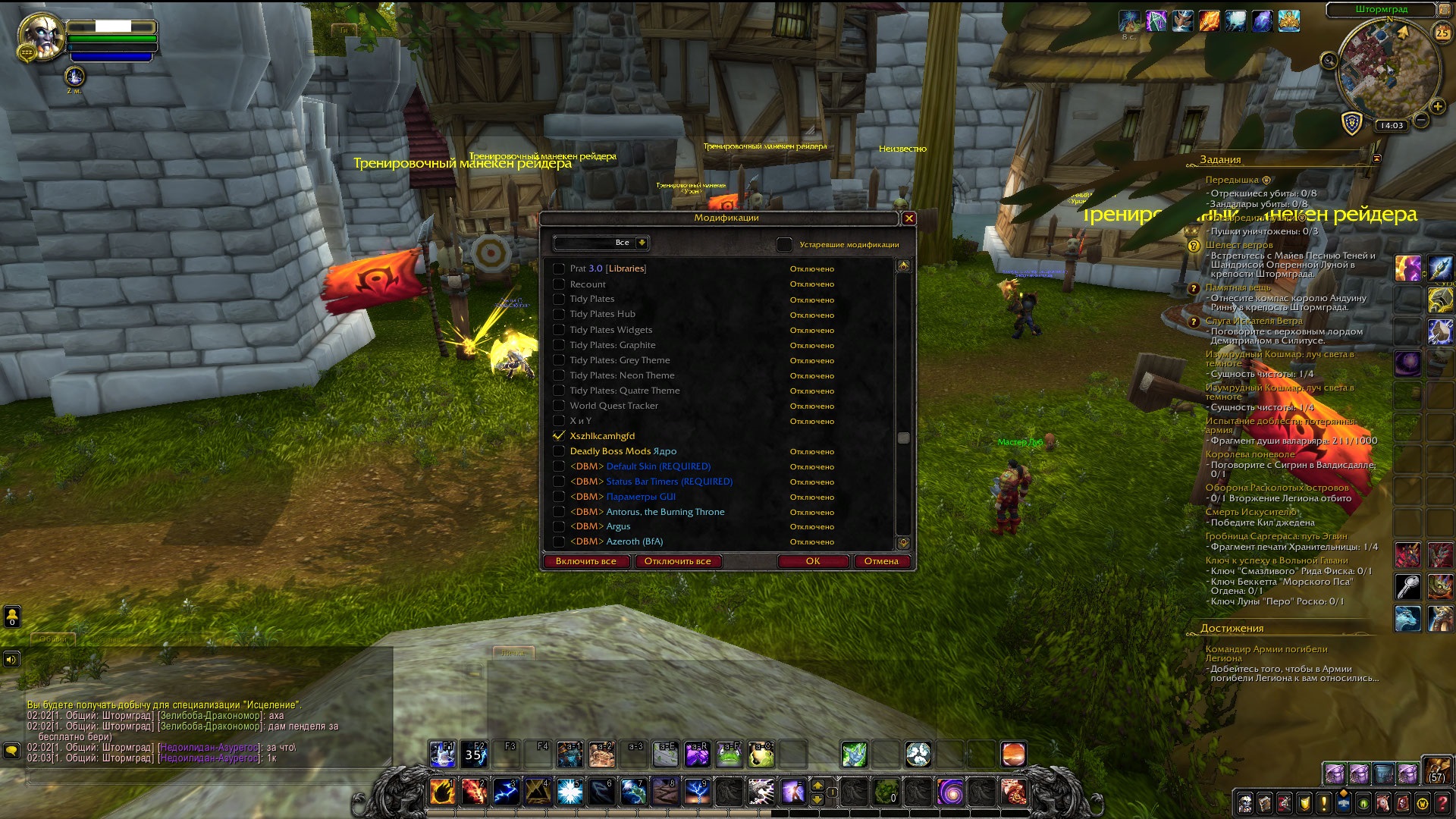The height and width of the screenshot is (819, 1456).
Task: Enable Deadly Boss Mods Ядро
Action: (559, 451)
